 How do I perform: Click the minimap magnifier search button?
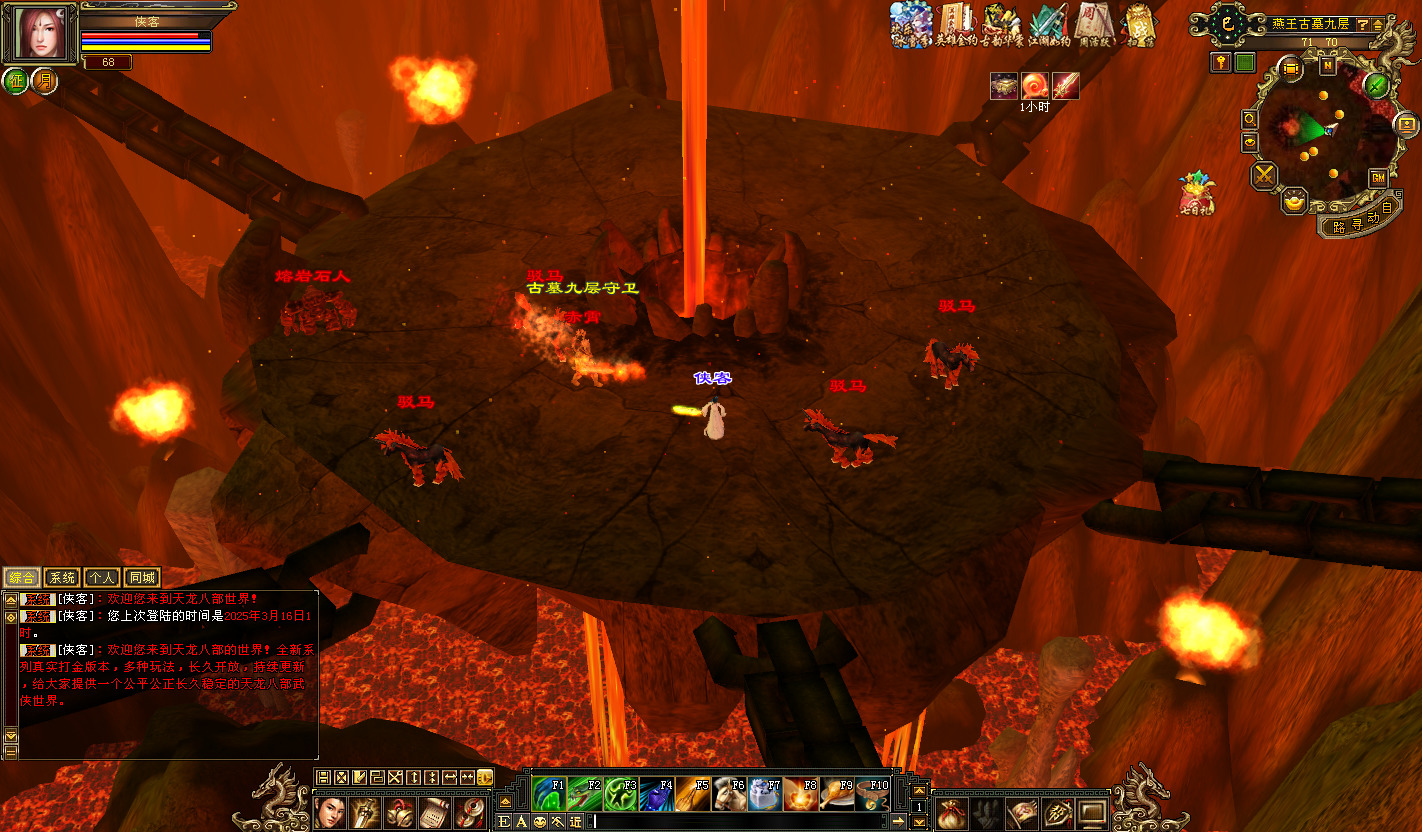pyautogui.click(x=1250, y=119)
